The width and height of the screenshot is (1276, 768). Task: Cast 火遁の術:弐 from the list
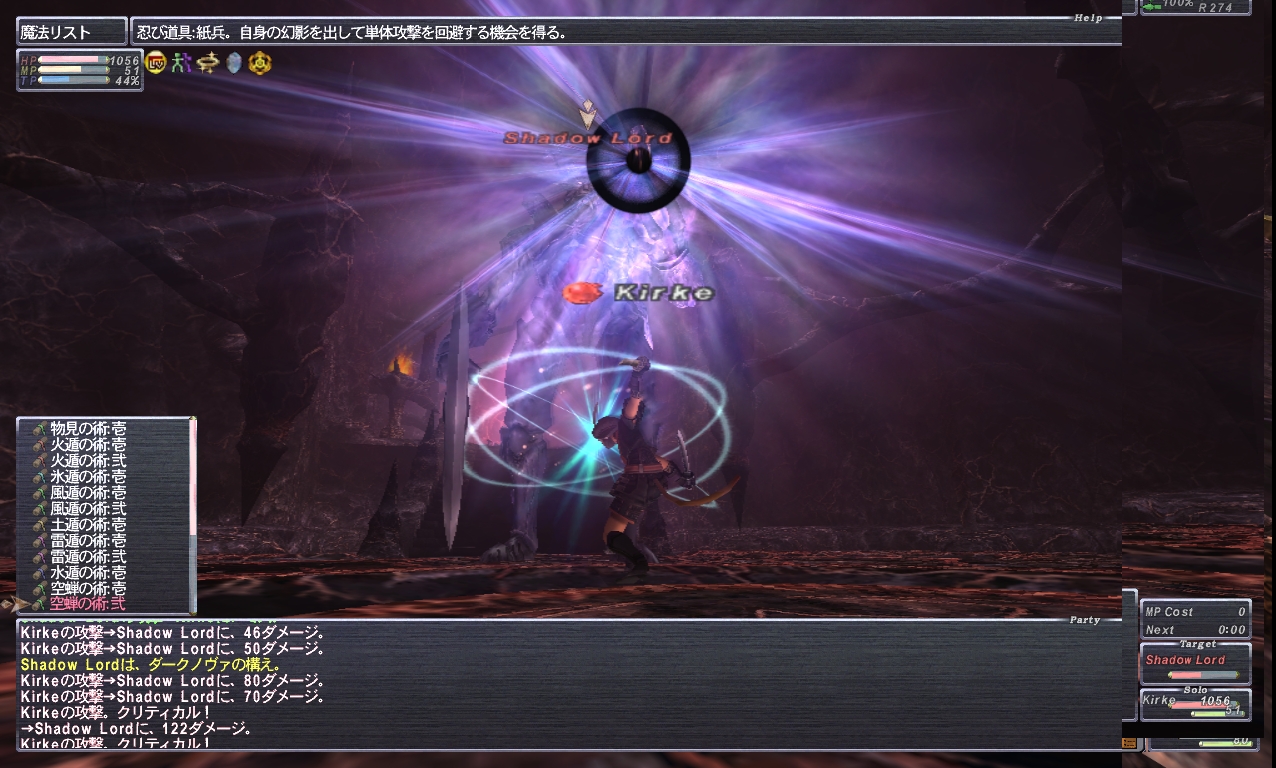tap(88, 461)
